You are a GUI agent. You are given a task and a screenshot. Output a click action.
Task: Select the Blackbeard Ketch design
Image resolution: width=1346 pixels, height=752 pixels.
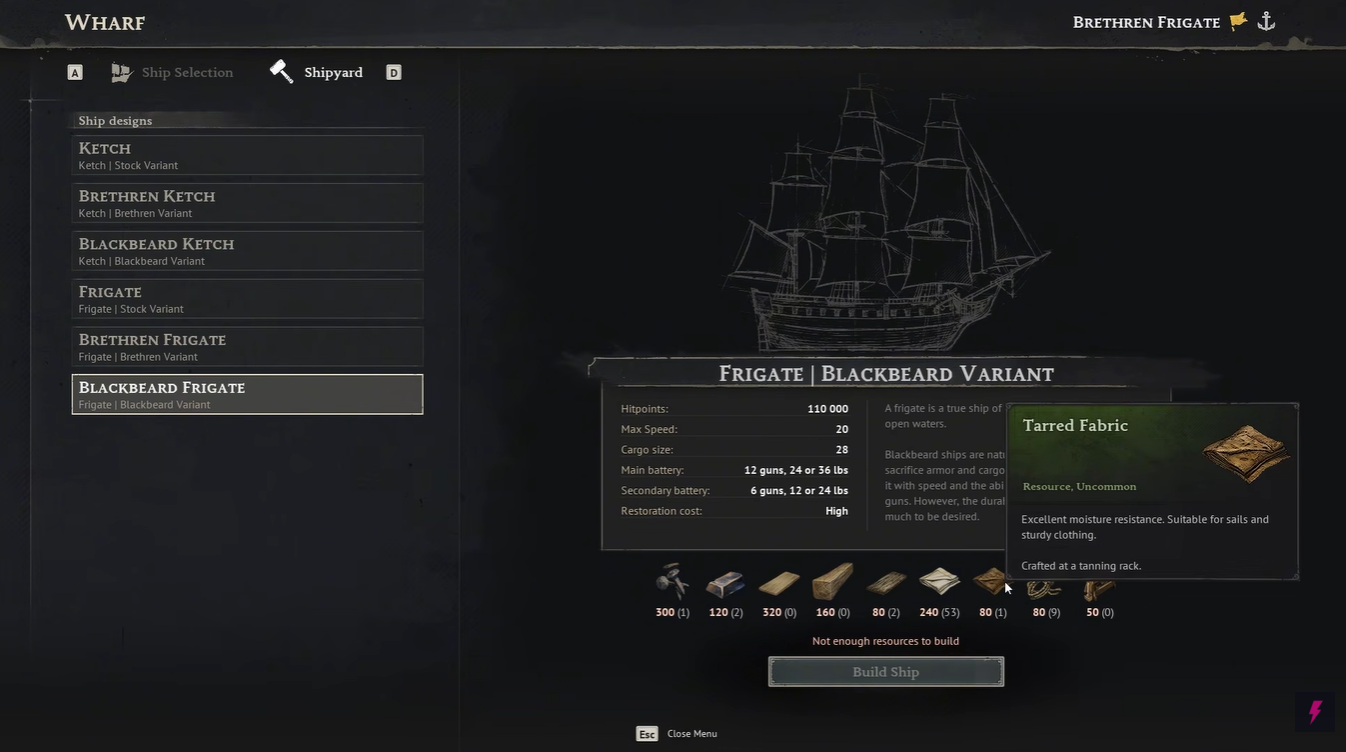247,250
